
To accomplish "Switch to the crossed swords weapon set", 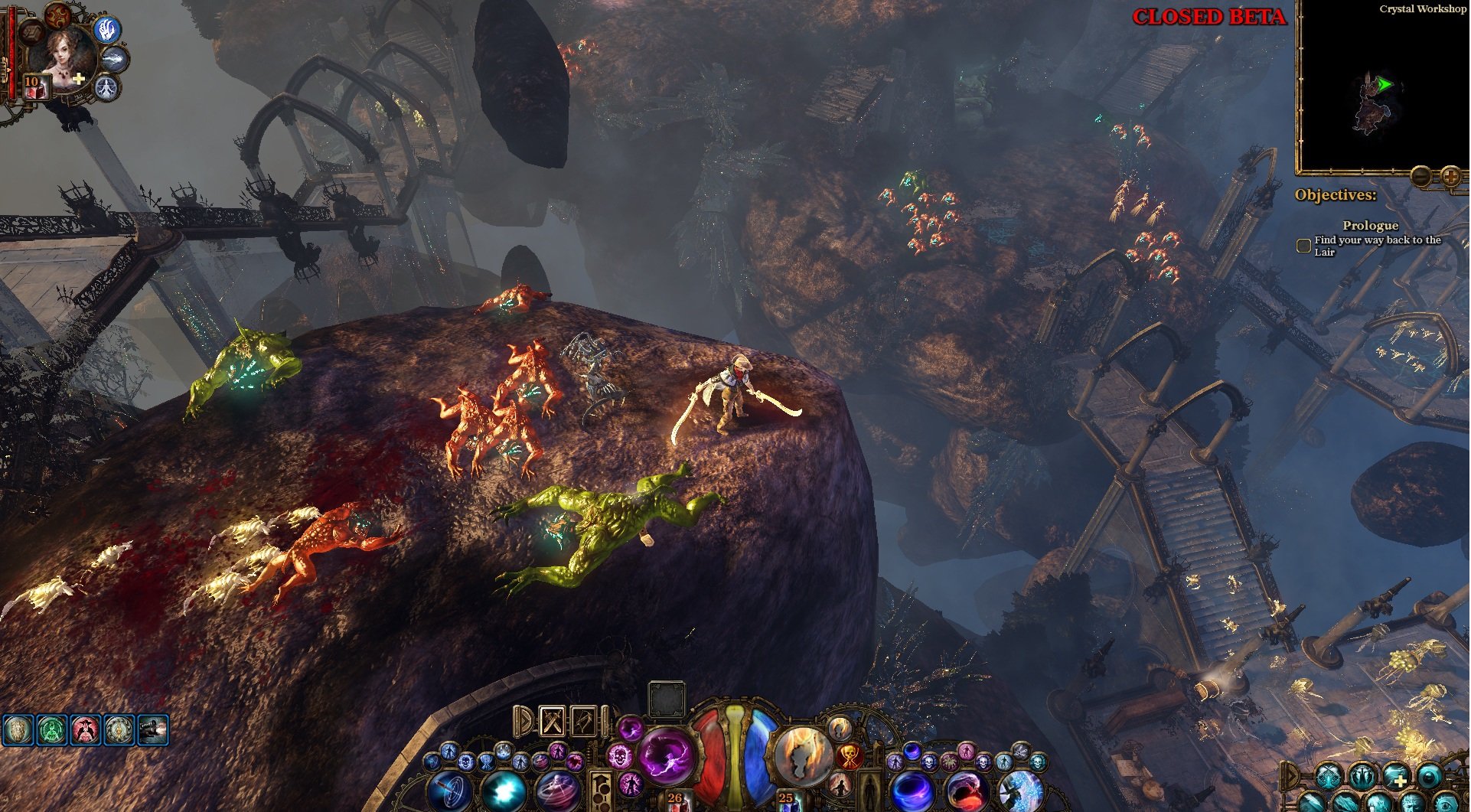I will coord(552,721).
